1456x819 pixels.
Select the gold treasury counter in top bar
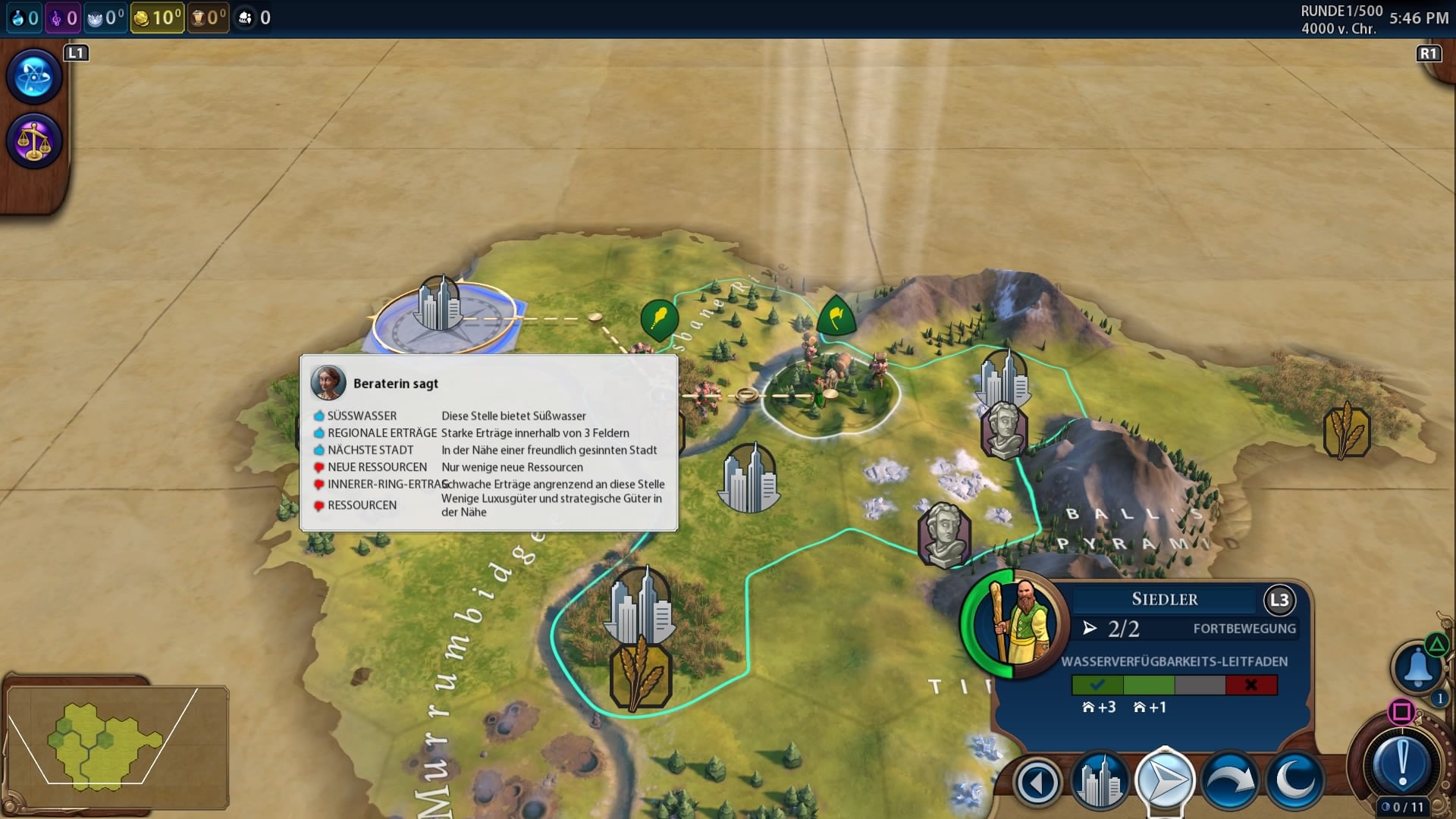tap(157, 17)
